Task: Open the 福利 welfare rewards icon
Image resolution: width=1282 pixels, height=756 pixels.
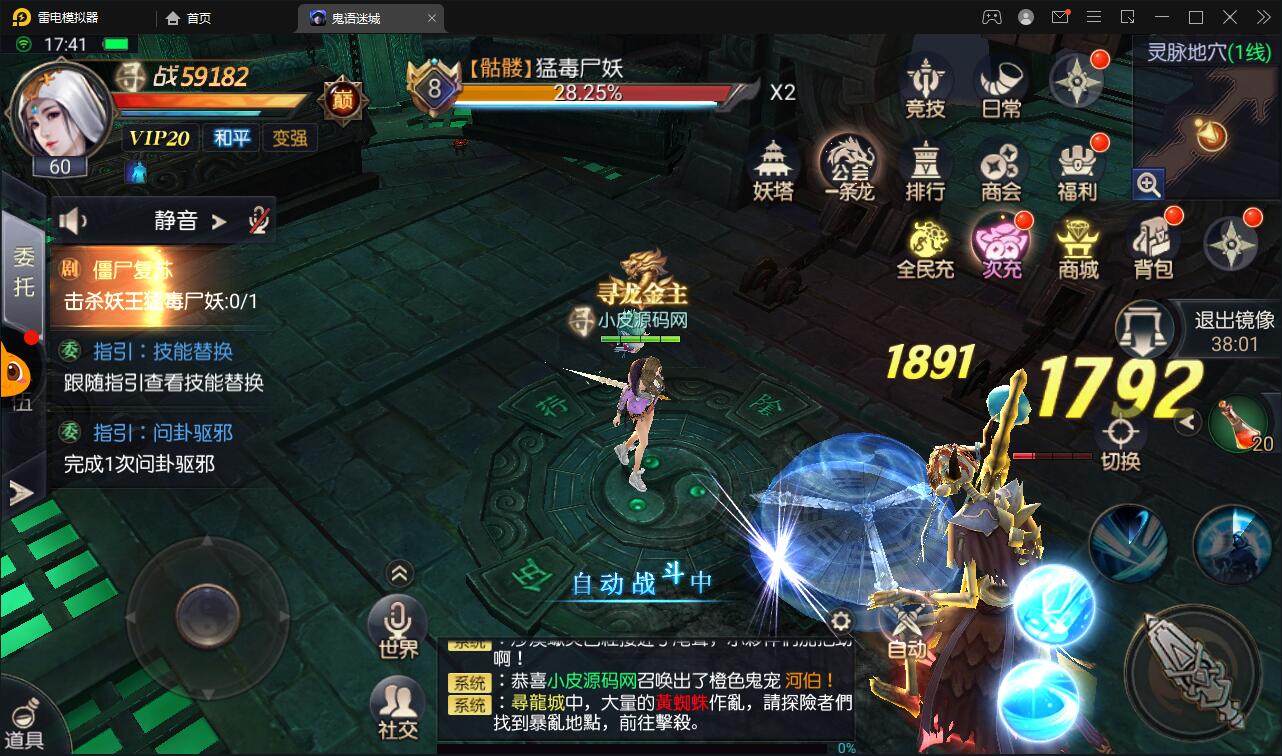Action: point(1077,170)
